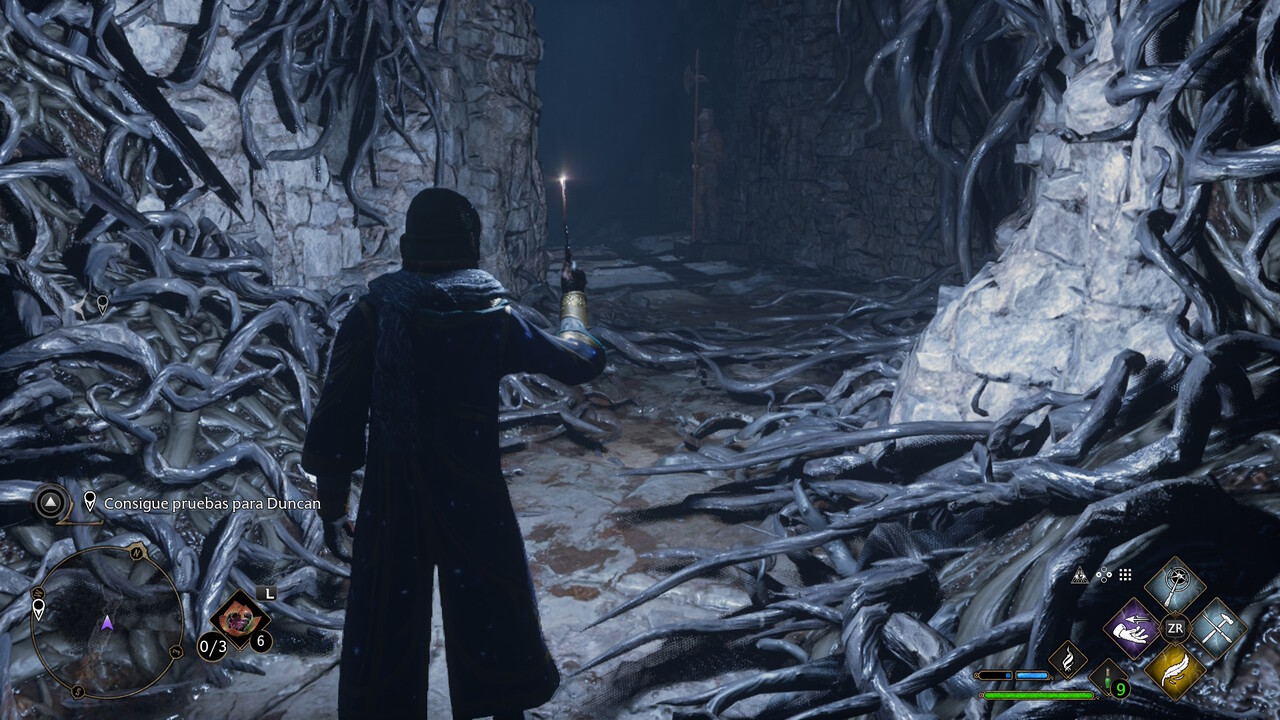Open the nine-dot grid icon
This screenshot has width=1280, height=720.
point(1125,575)
